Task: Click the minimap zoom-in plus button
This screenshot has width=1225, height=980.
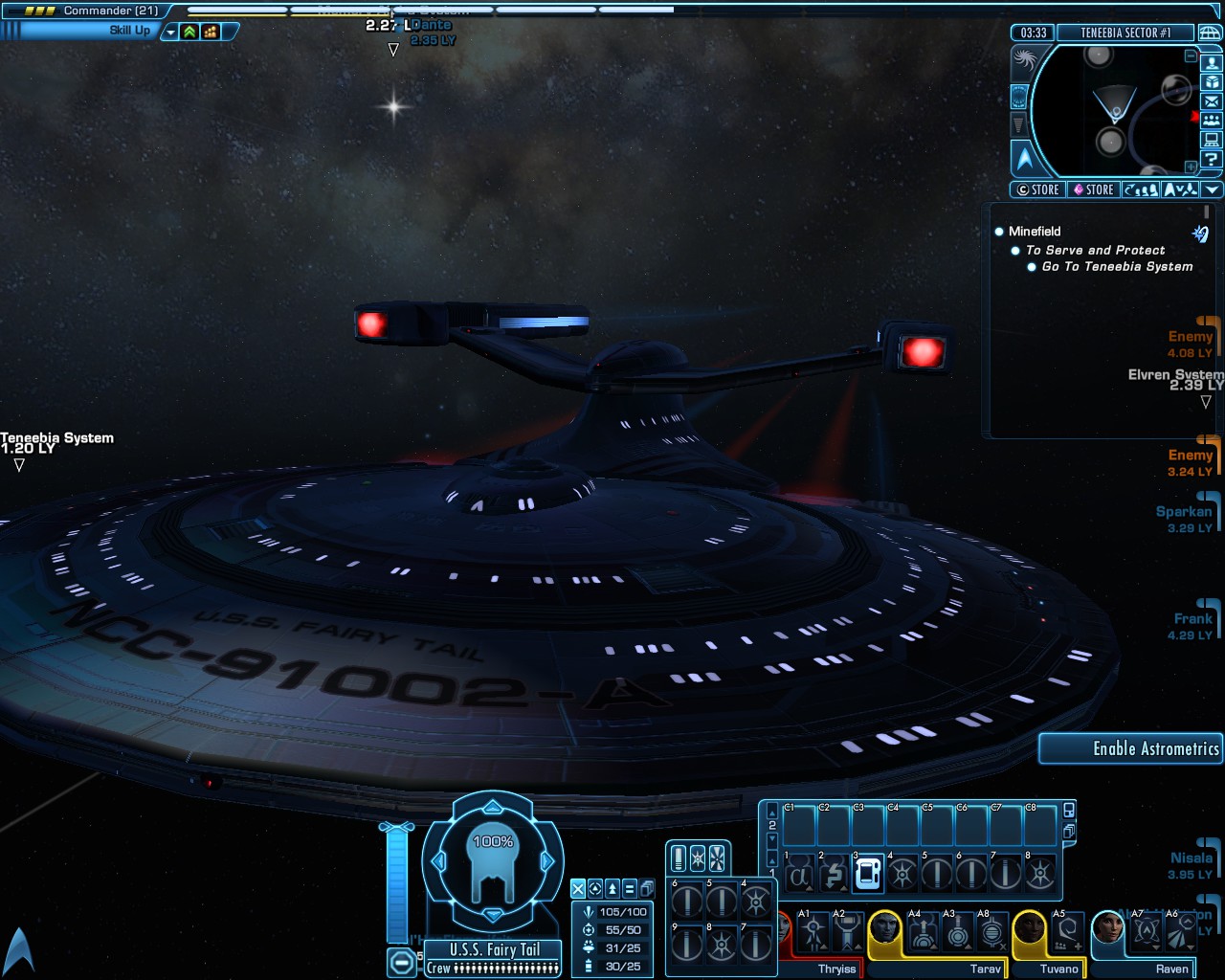Action: (x=1191, y=167)
